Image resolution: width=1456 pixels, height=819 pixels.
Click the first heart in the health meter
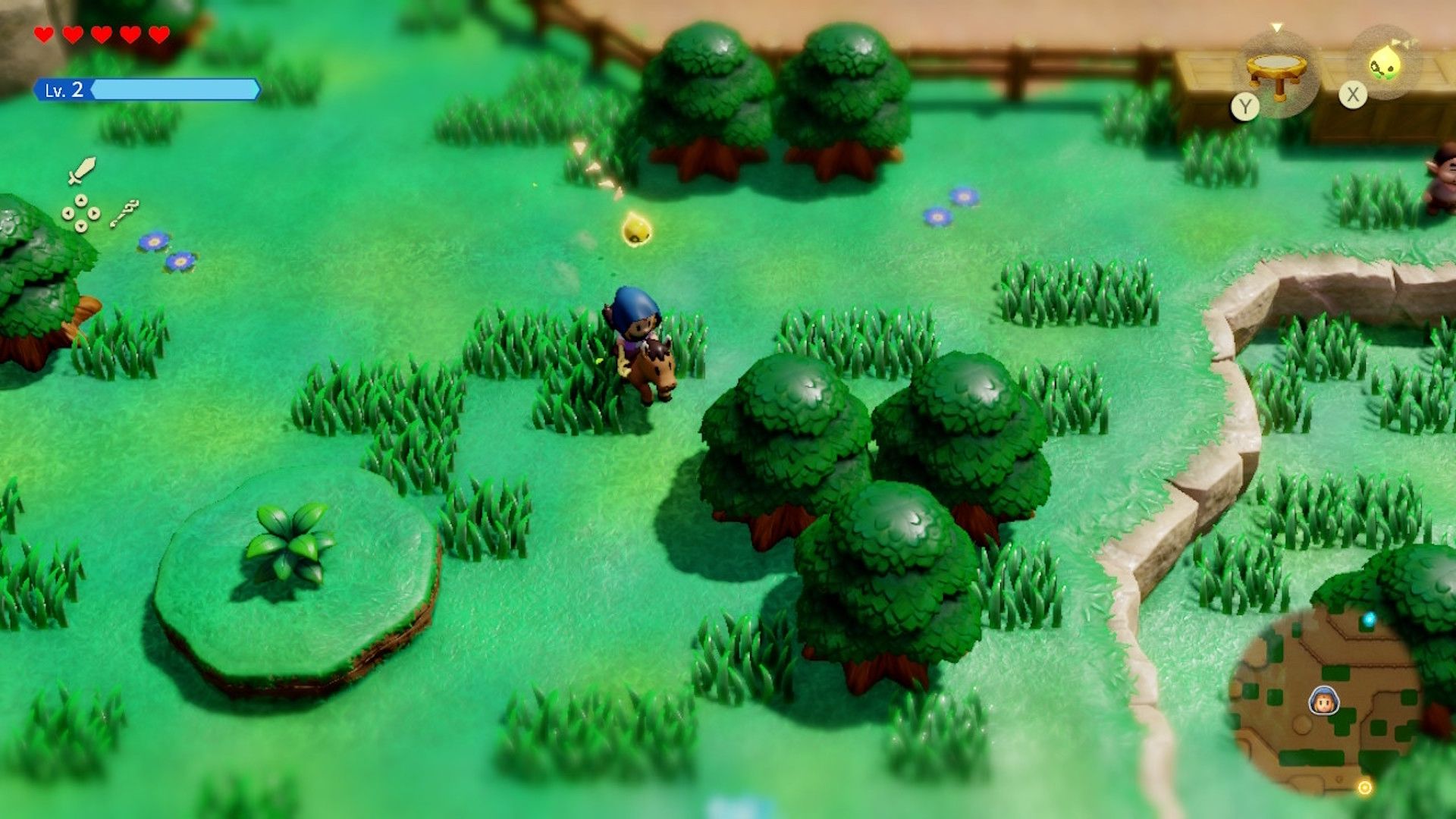click(44, 34)
